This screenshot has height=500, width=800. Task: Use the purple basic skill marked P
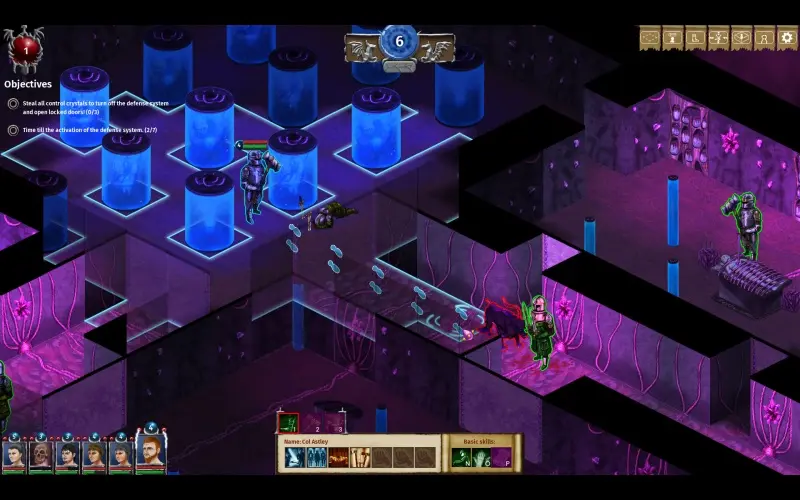coord(500,457)
